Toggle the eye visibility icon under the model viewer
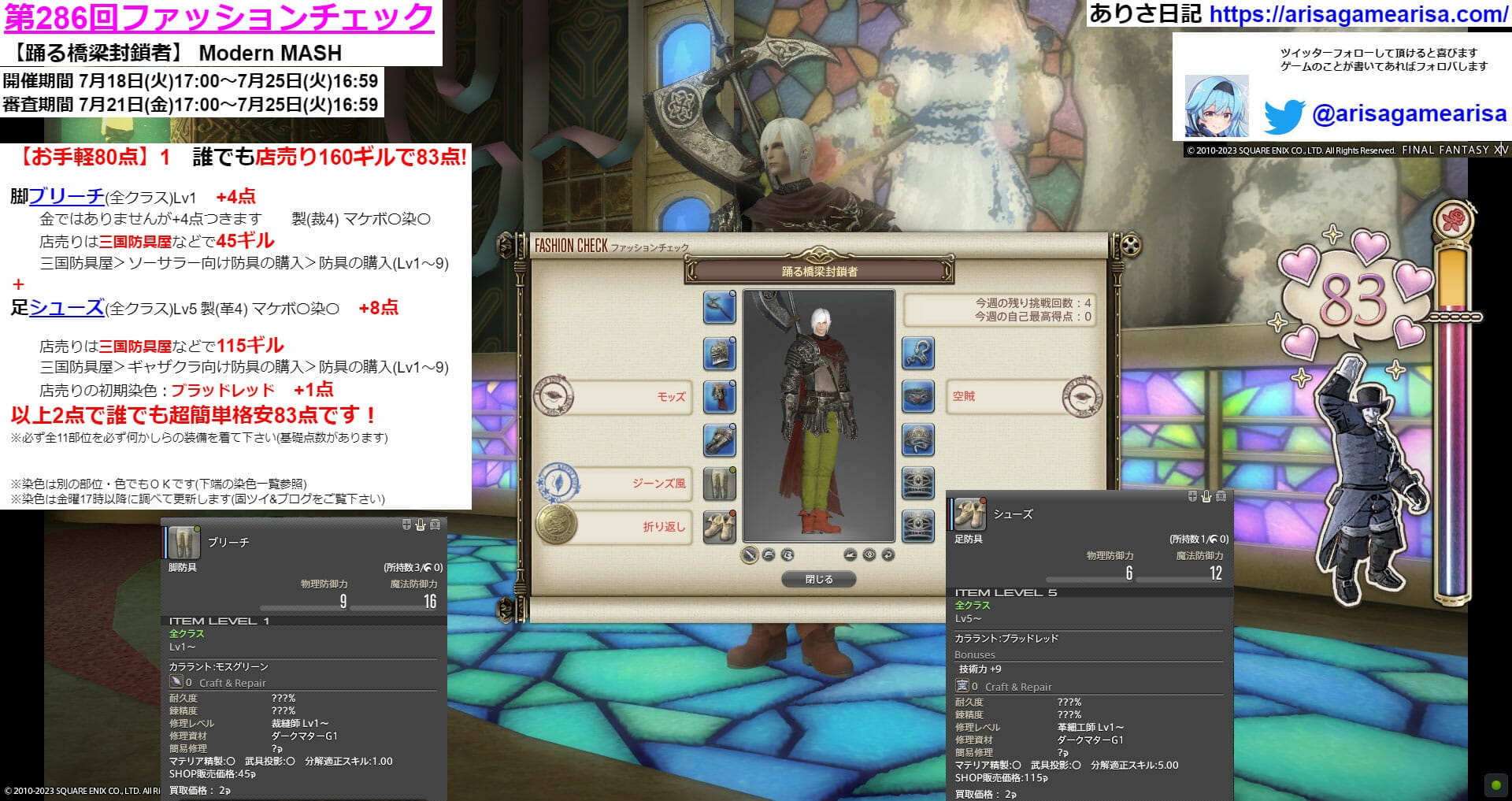1512x801 pixels. 869,554
